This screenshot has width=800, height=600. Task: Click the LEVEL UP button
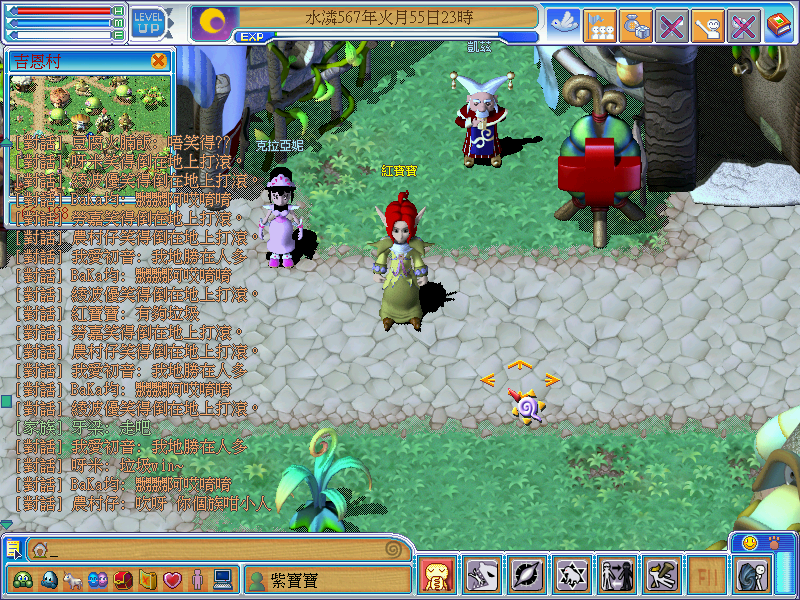coord(149,21)
